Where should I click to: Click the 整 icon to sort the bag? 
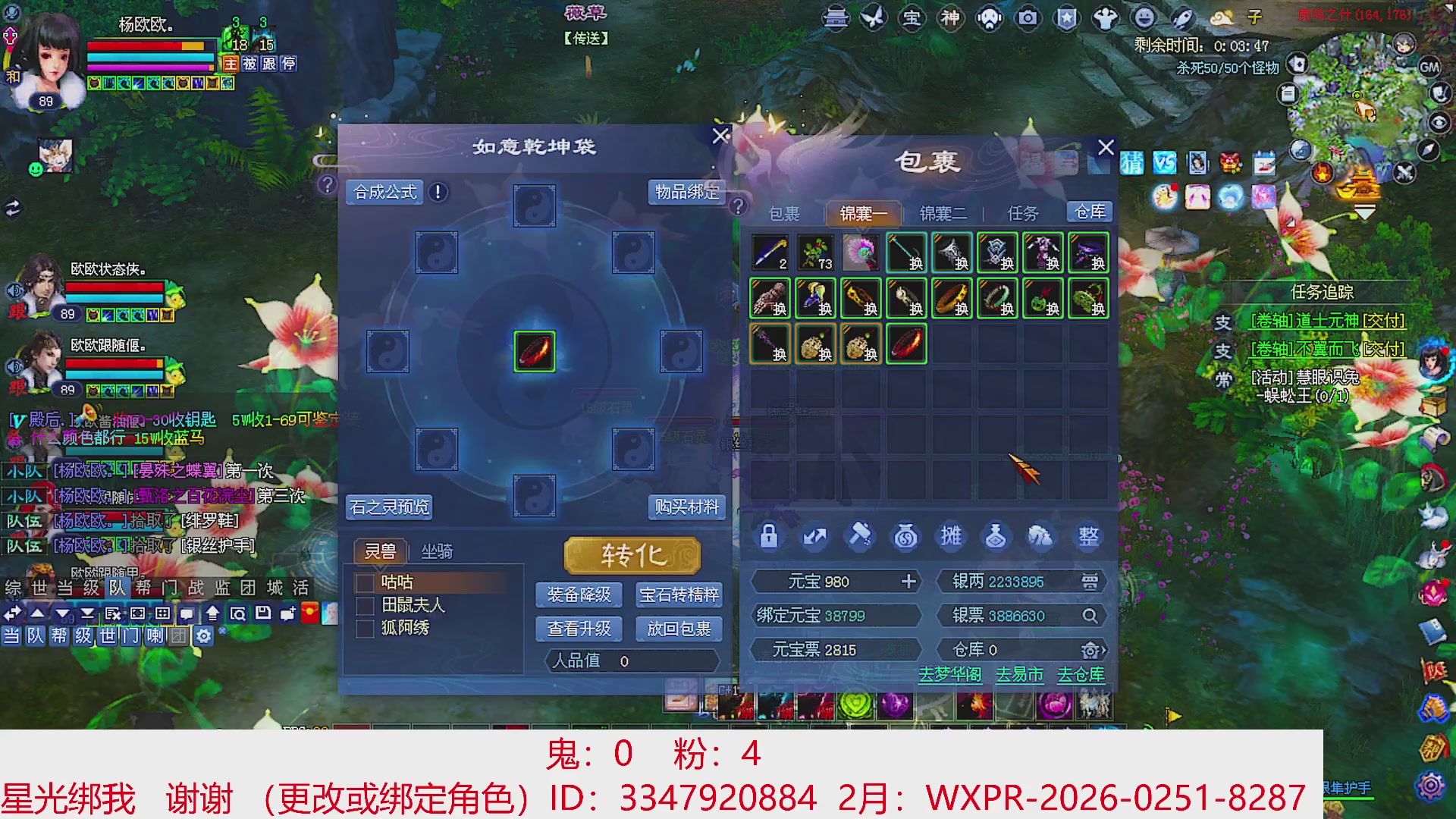1088,537
